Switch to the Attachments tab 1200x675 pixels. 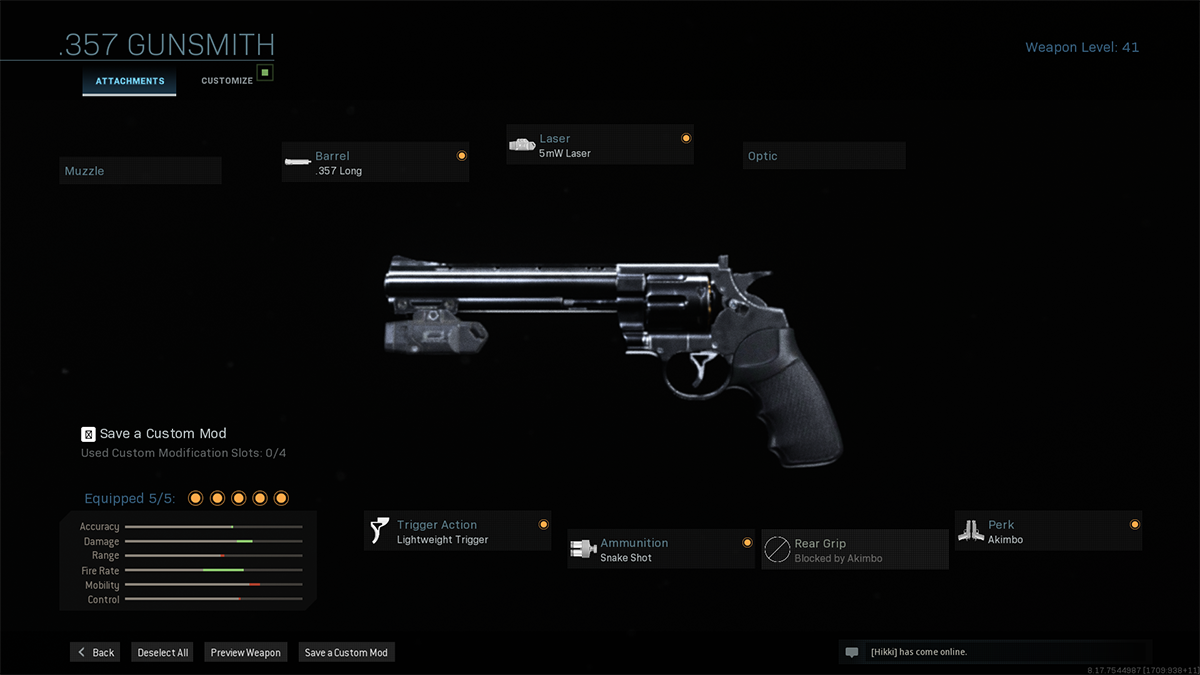[130, 81]
